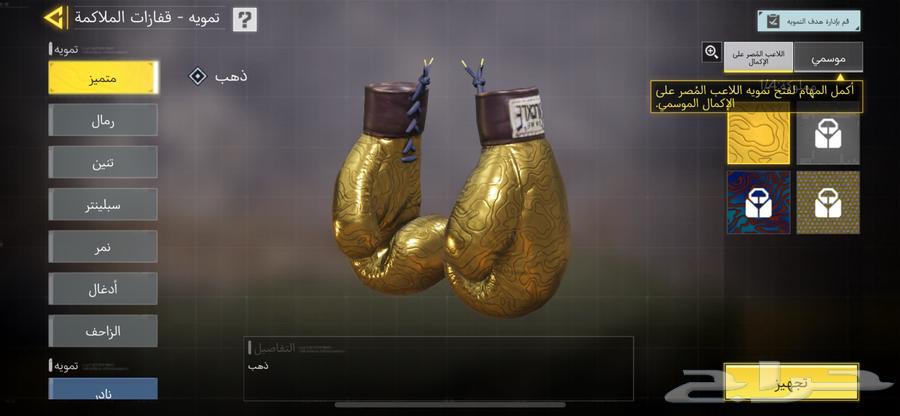Image resolution: width=900 pixels, height=416 pixels.
Task: Choose the رمال camo category
Action: click(103, 120)
